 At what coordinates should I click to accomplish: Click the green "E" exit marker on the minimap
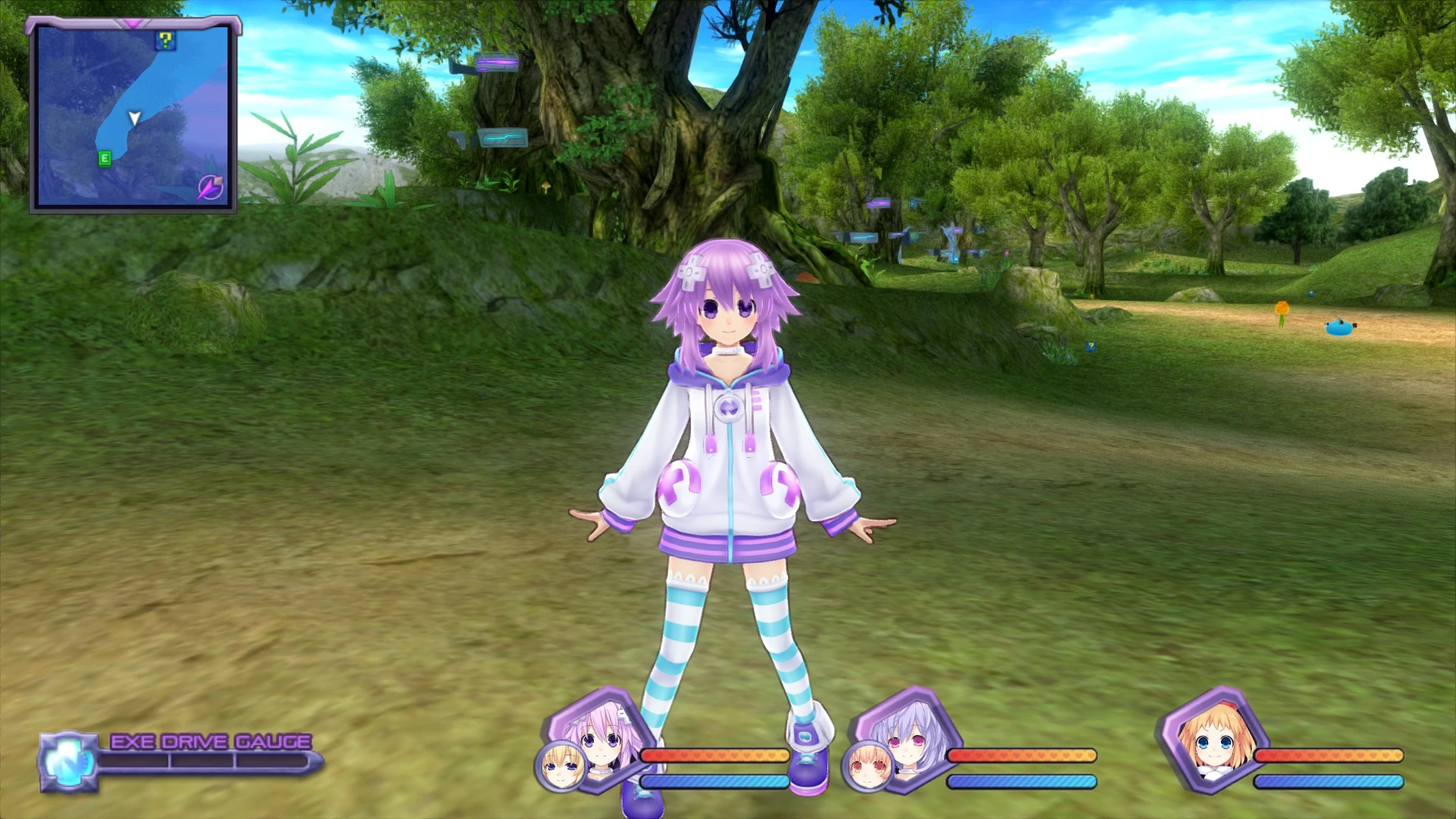[x=105, y=157]
